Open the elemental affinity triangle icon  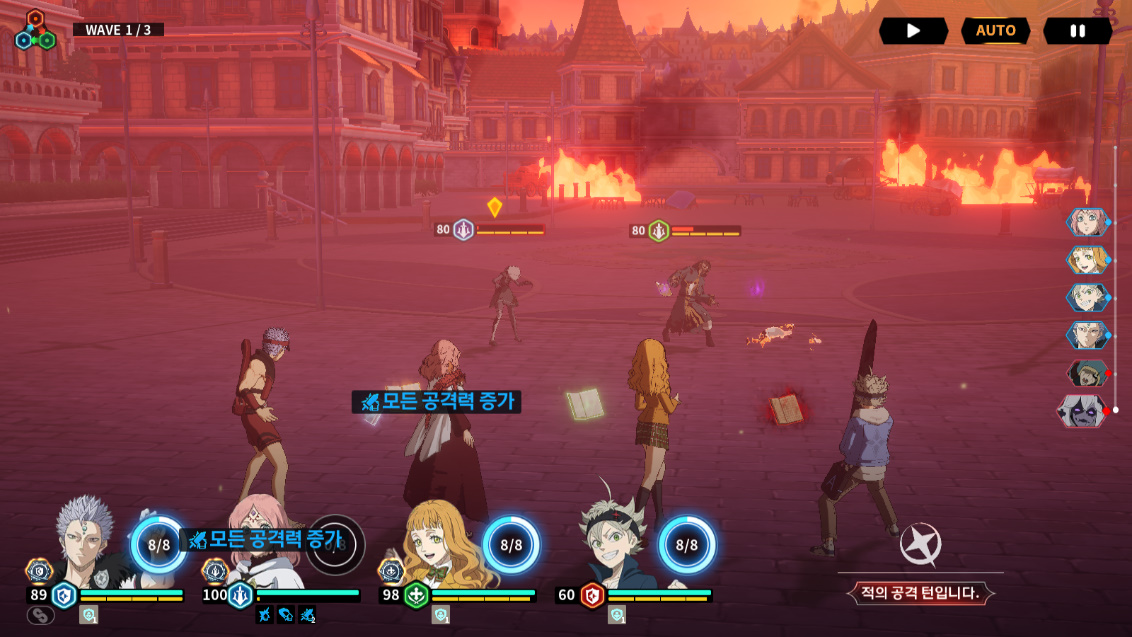point(34,30)
